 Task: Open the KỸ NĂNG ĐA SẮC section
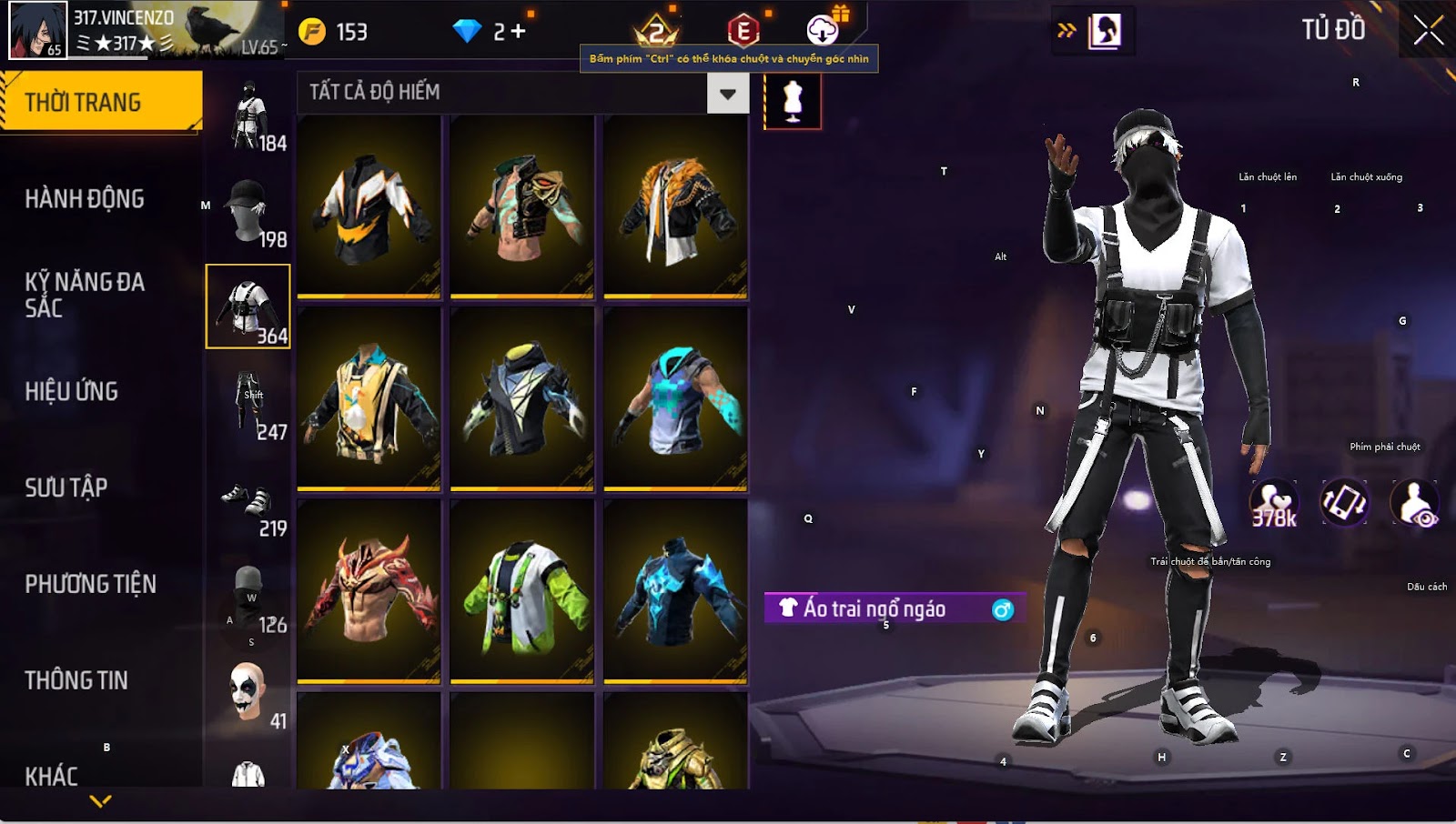85,294
